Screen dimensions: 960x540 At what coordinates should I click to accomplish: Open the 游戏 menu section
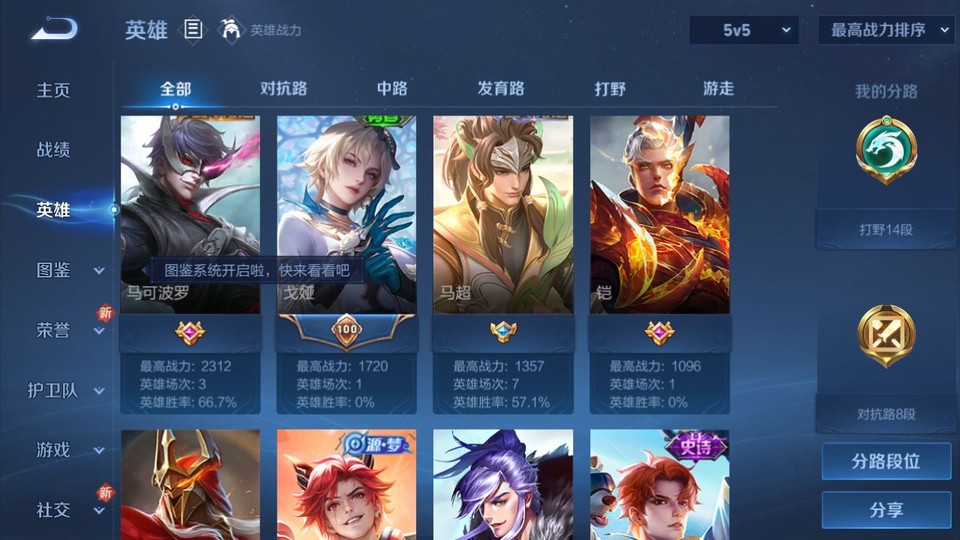(x=68, y=450)
